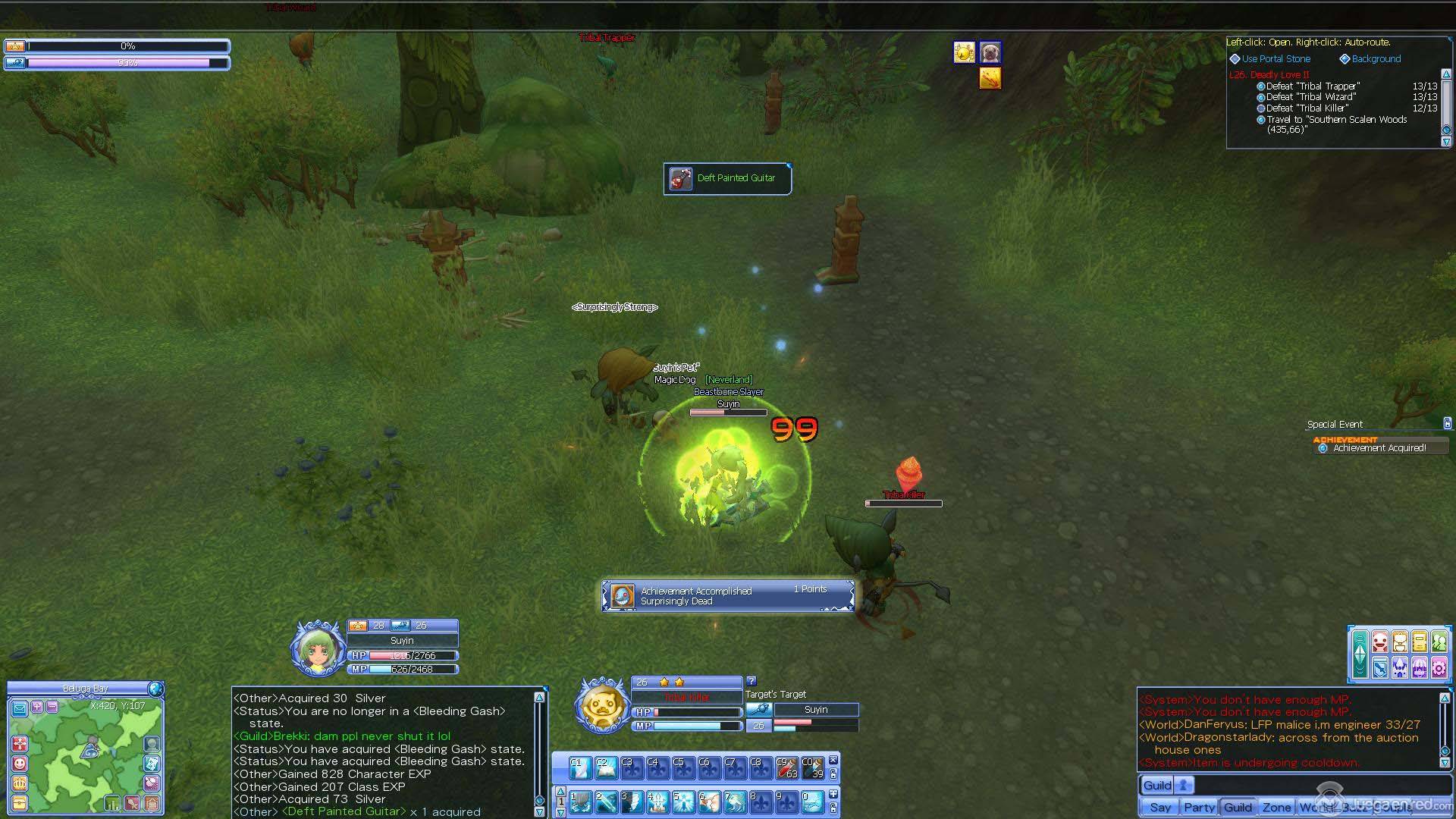Open the mail envelope icon

[20, 708]
